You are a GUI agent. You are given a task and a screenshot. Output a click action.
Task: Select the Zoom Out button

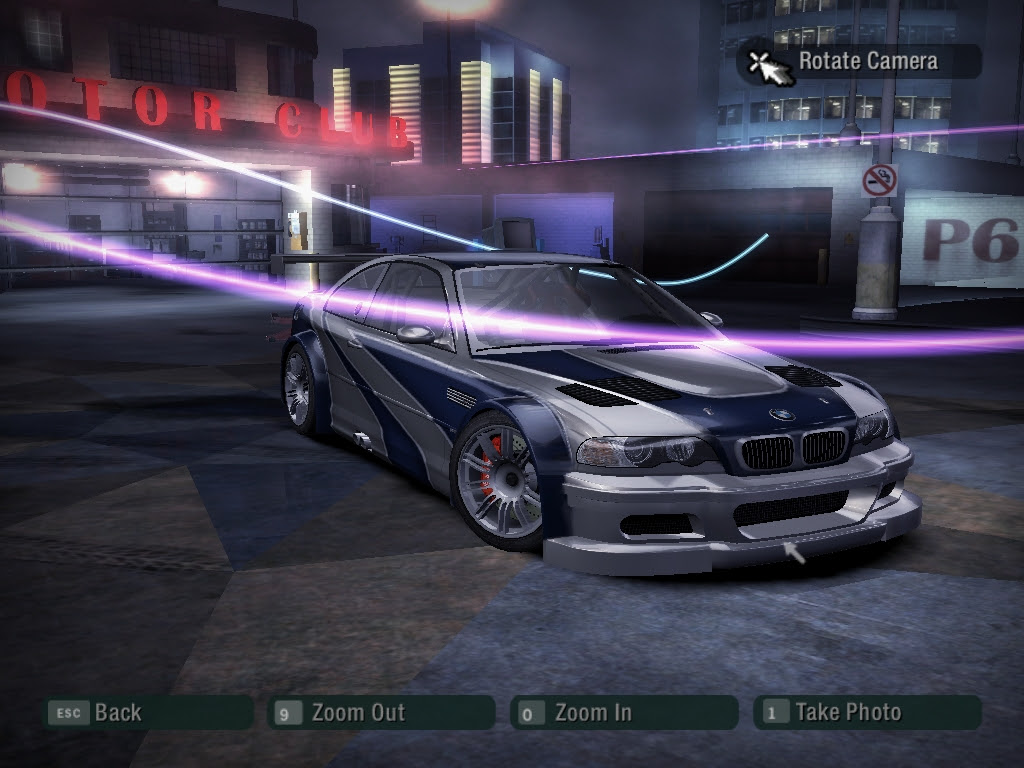click(x=381, y=713)
